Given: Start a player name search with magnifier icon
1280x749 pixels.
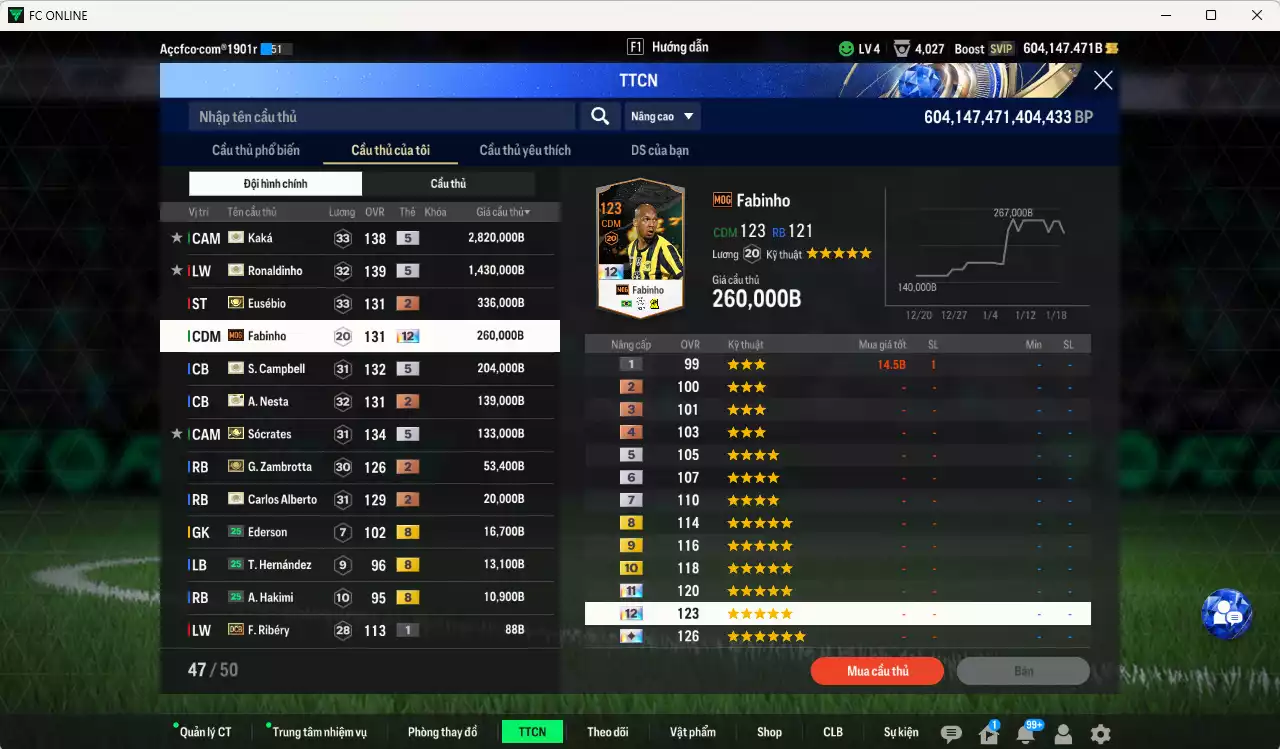Looking at the screenshot, I should pos(599,116).
